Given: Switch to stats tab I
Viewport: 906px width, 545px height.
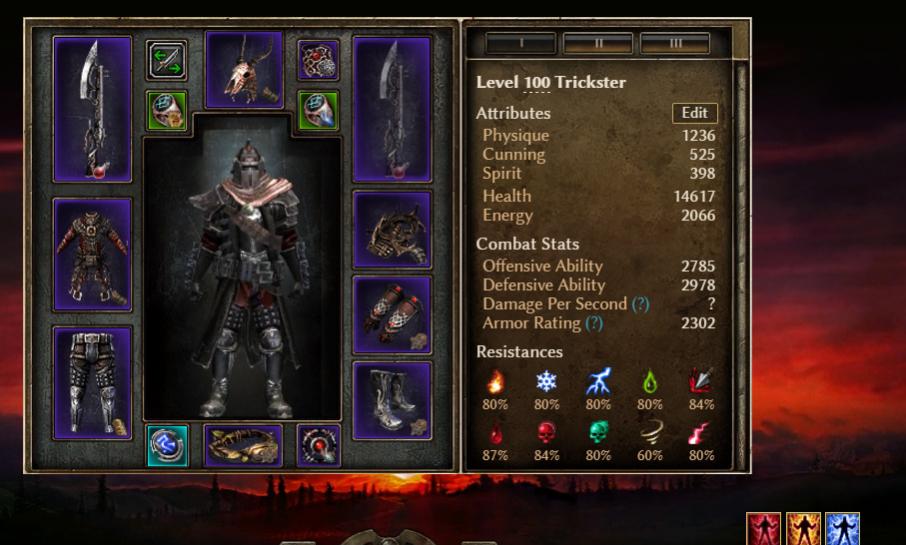Looking at the screenshot, I should [x=520, y=43].
